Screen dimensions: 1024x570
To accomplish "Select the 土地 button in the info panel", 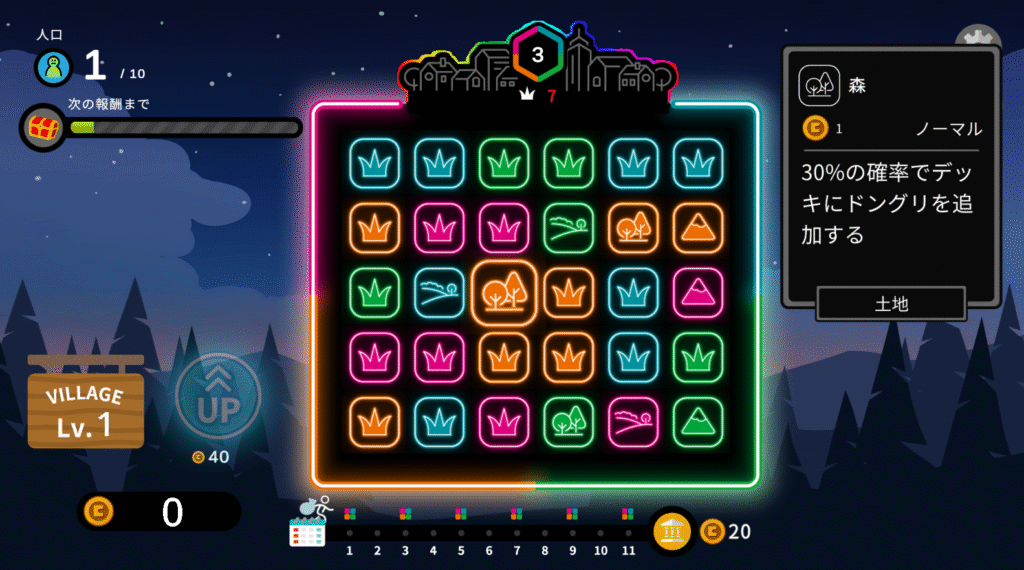I will pos(891,304).
